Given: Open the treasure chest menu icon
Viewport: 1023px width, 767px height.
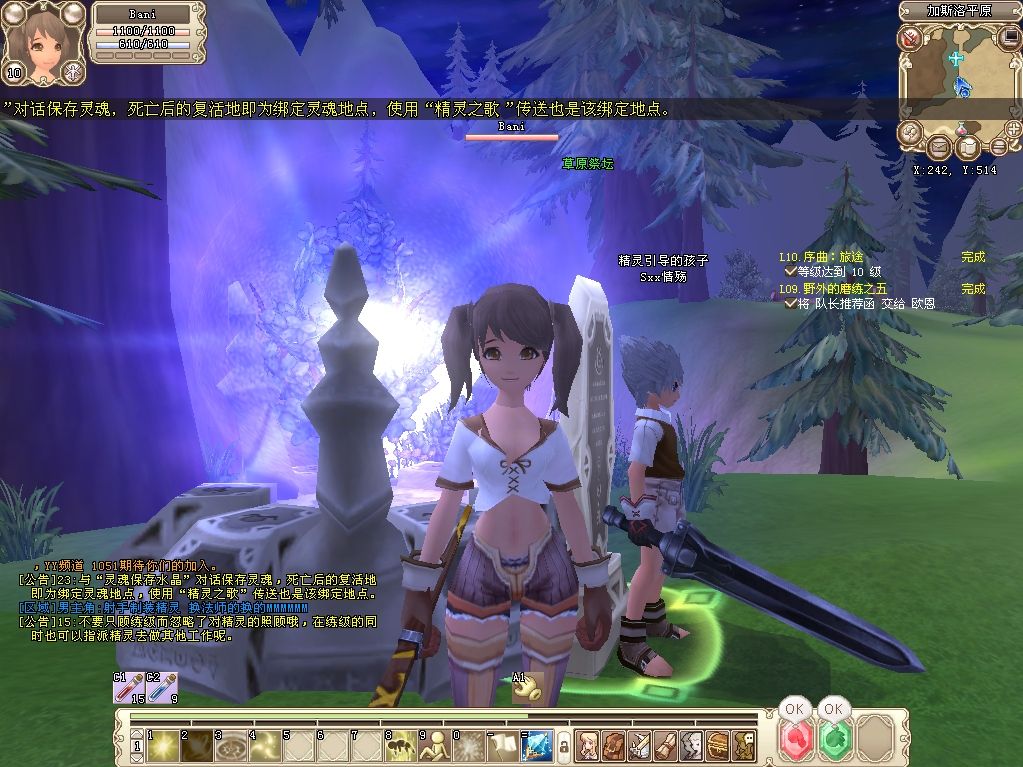Looking at the screenshot, I should coord(717,744).
